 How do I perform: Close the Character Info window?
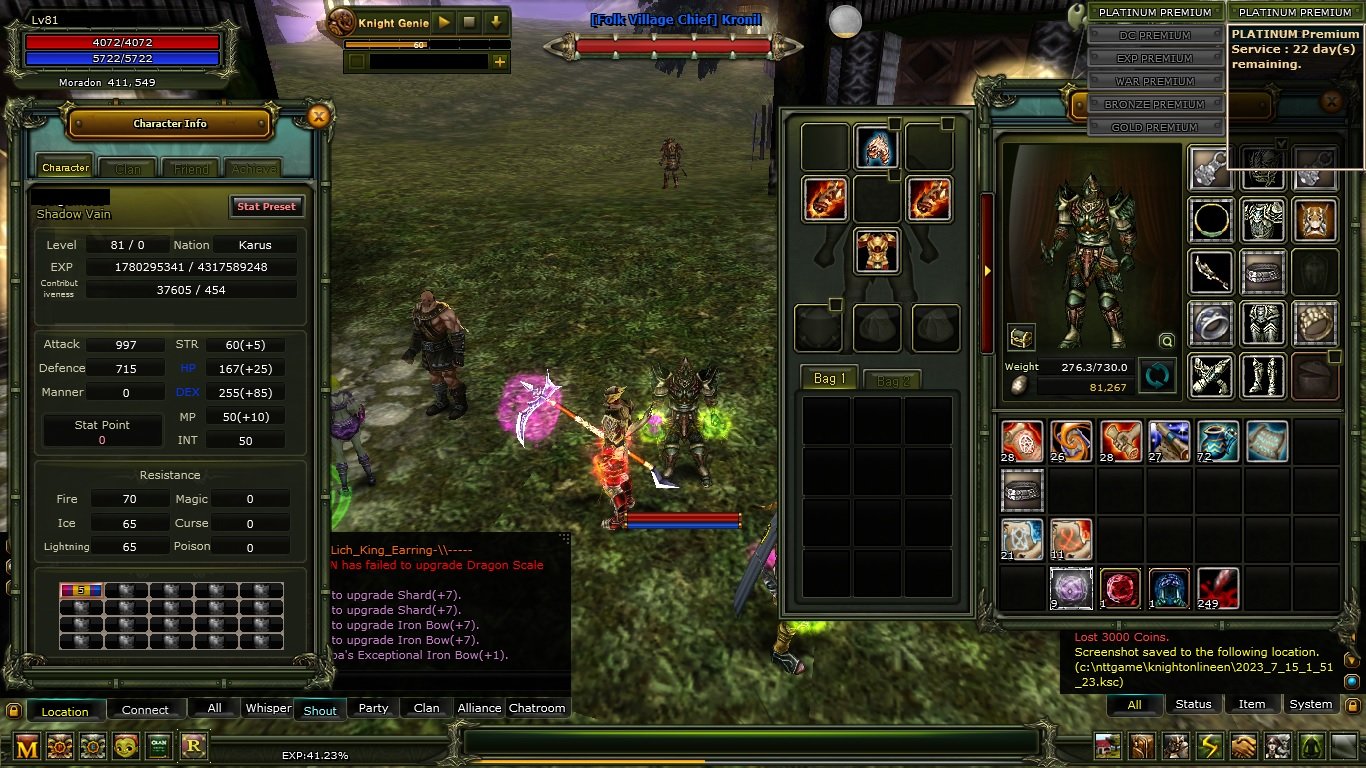tap(318, 117)
